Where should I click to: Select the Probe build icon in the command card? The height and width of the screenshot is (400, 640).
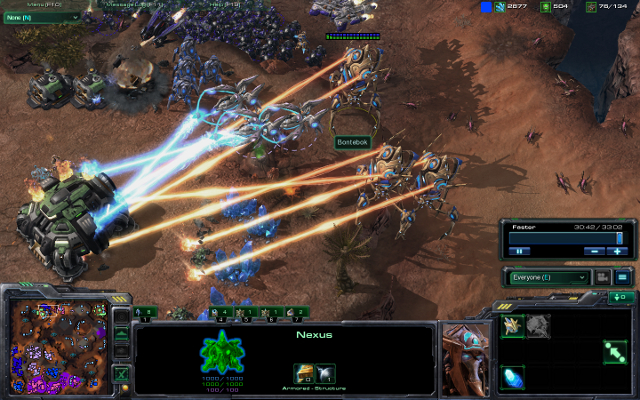[513, 326]
